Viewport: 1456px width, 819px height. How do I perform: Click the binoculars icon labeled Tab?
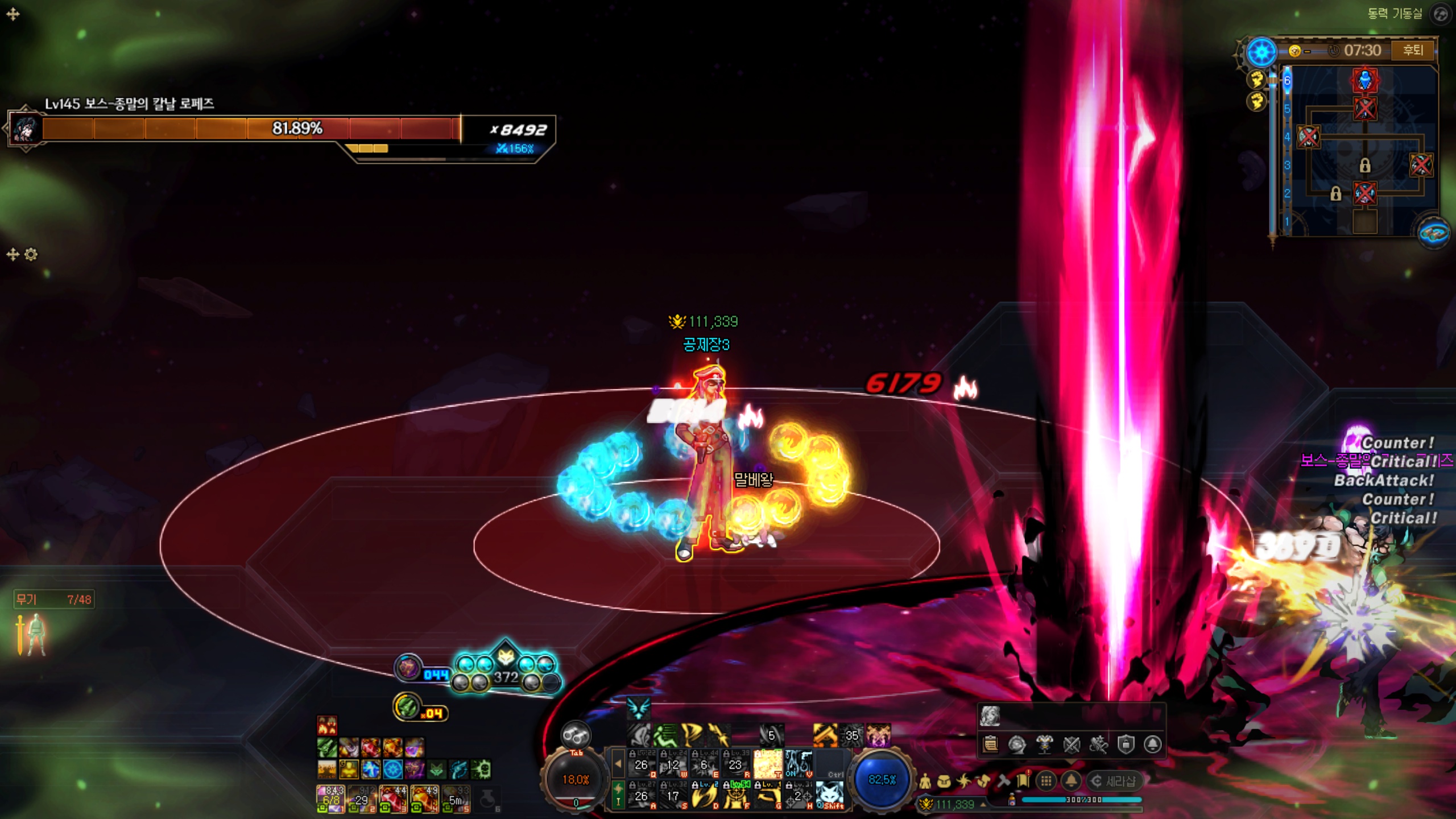click(x=576, y=737)
